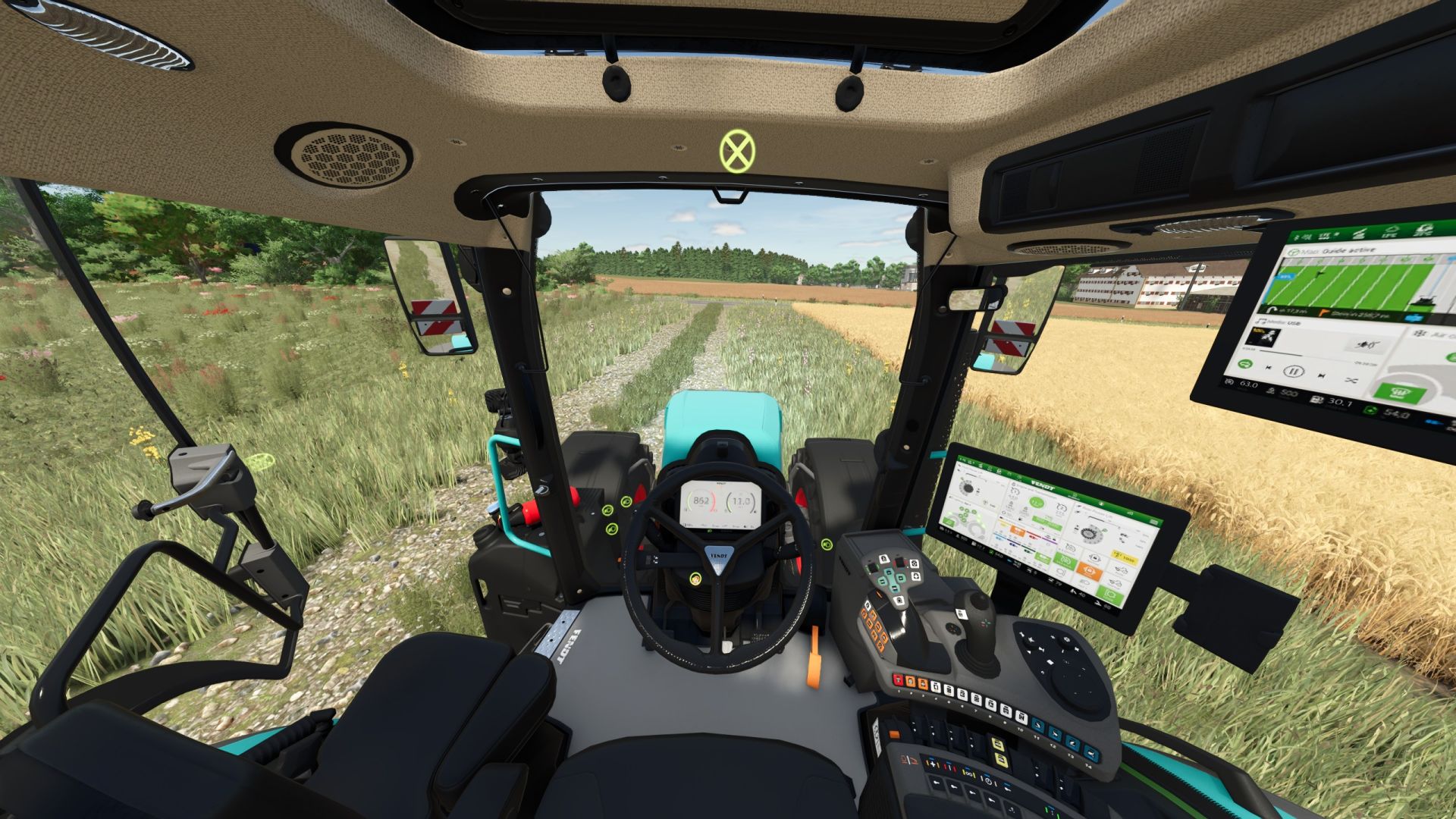Viewport: 1456px width, 819px height.
Task: Tap the orange differential lock tile on center terminal
Action: 1089,570
